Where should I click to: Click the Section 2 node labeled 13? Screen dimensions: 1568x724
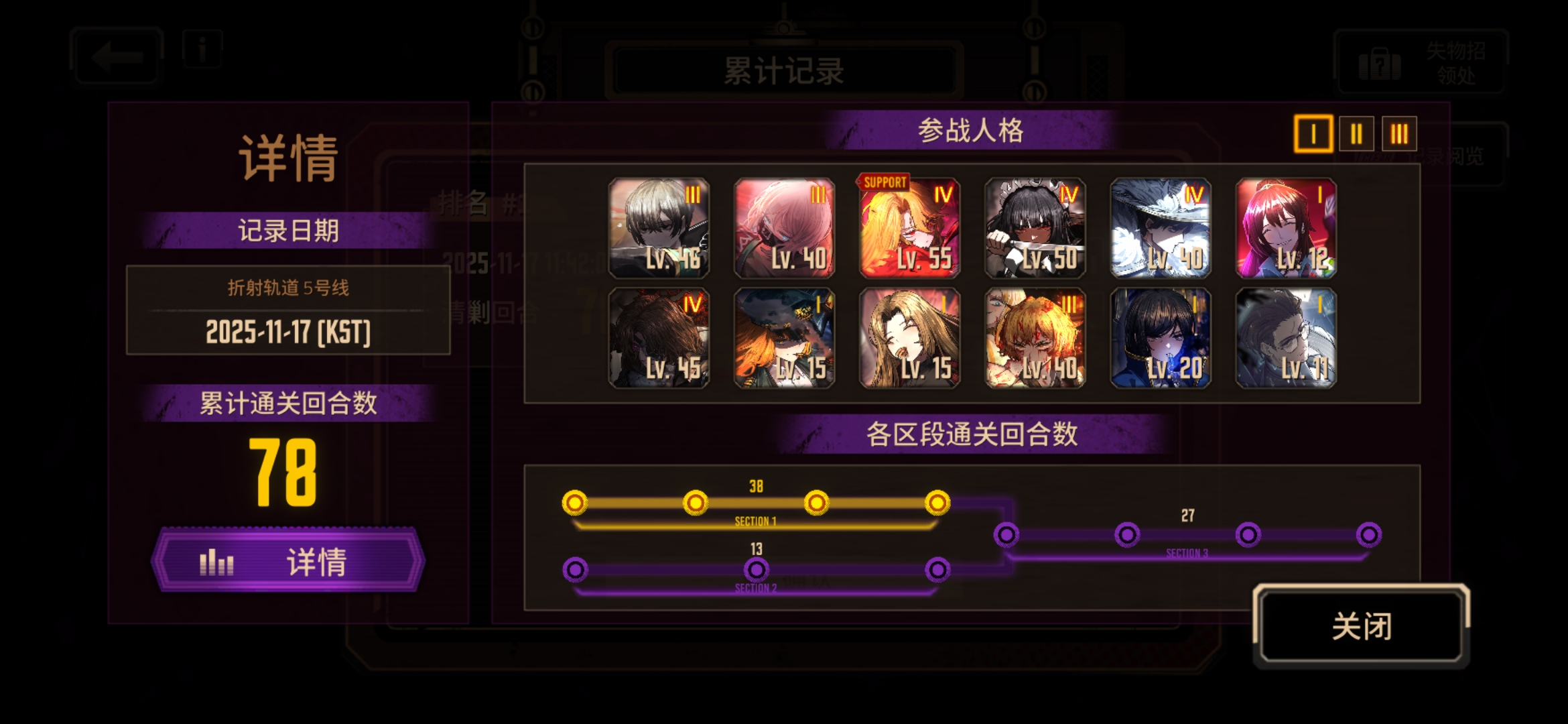(x=756, y=570)
